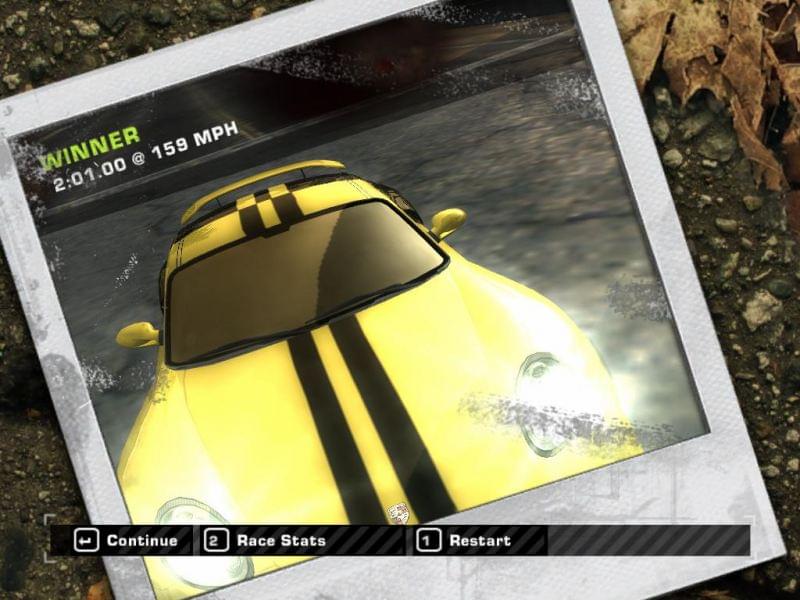The image size is (800, 600).
Task: Continue past the winner screen
Action: click(130, 541)
